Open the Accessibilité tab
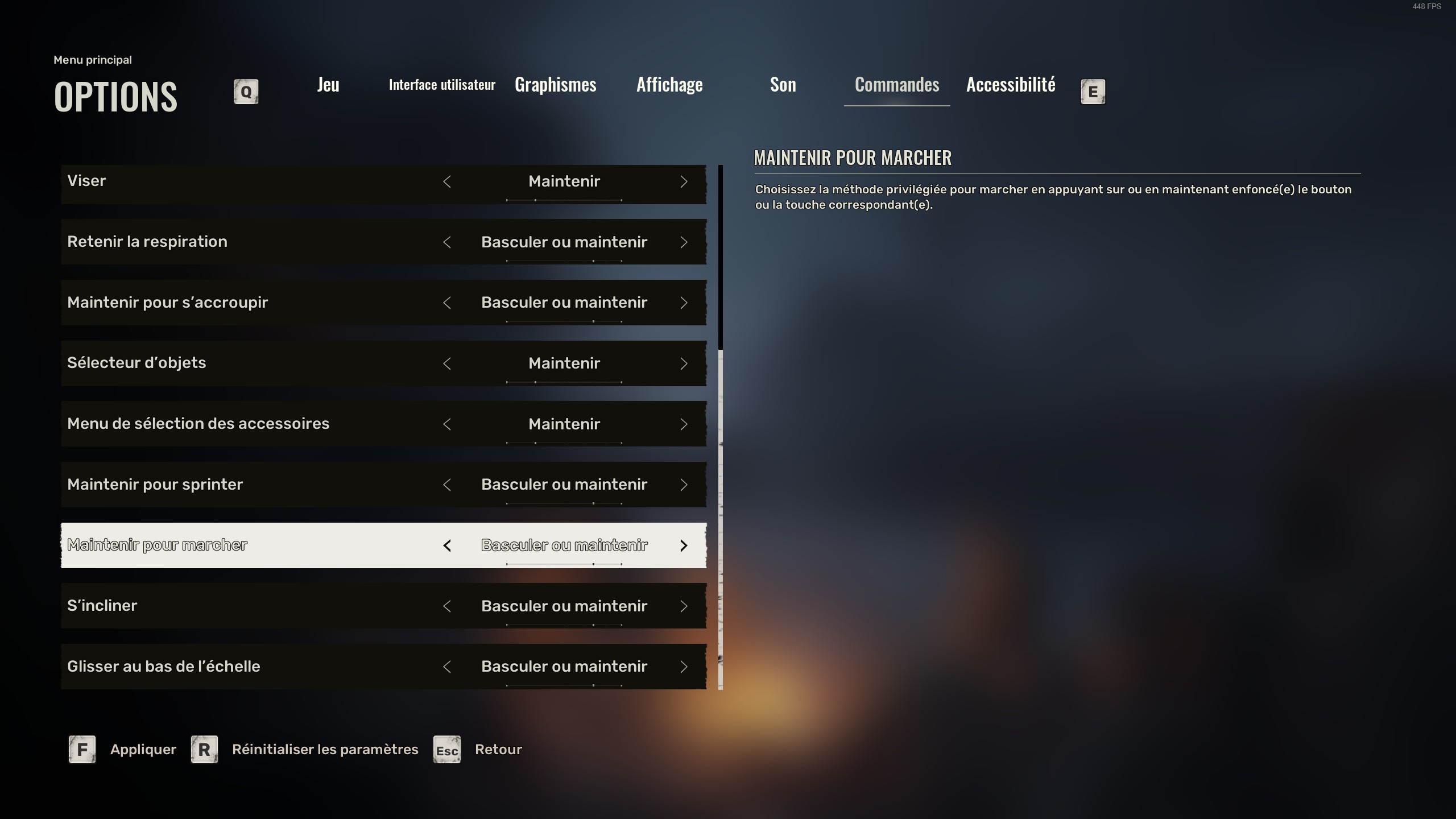 tap(1010, 85)
